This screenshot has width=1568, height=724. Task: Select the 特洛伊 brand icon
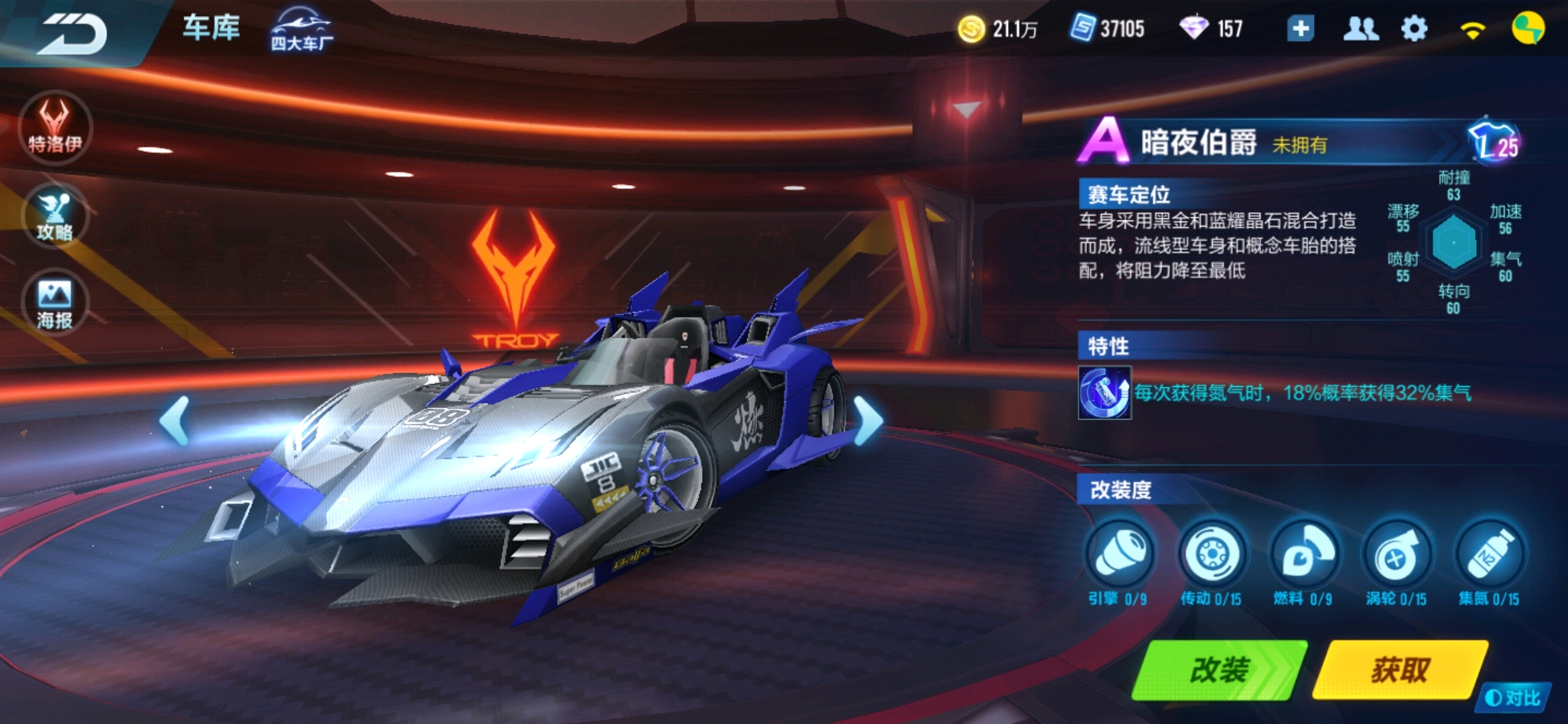pyautogui.click(x=55, y=127)
